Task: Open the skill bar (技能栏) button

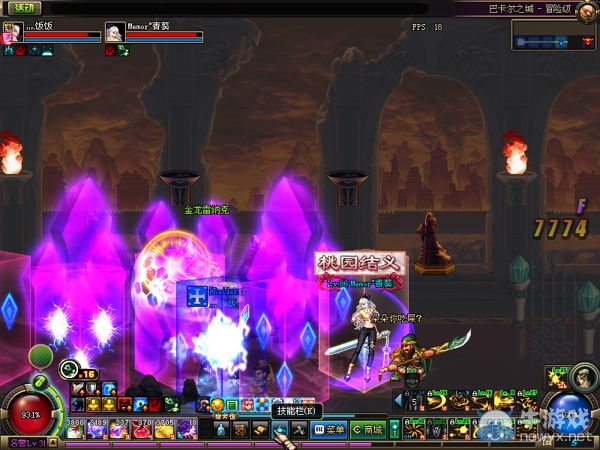Action: [x=280, y=430]
